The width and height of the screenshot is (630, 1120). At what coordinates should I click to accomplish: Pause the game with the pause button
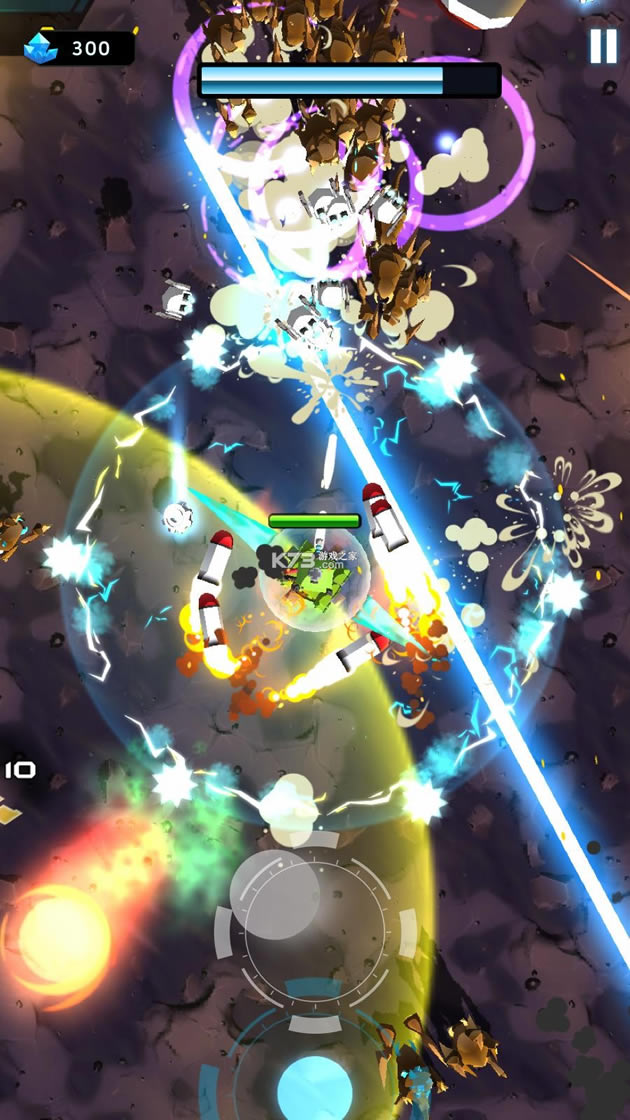point(603,46)
